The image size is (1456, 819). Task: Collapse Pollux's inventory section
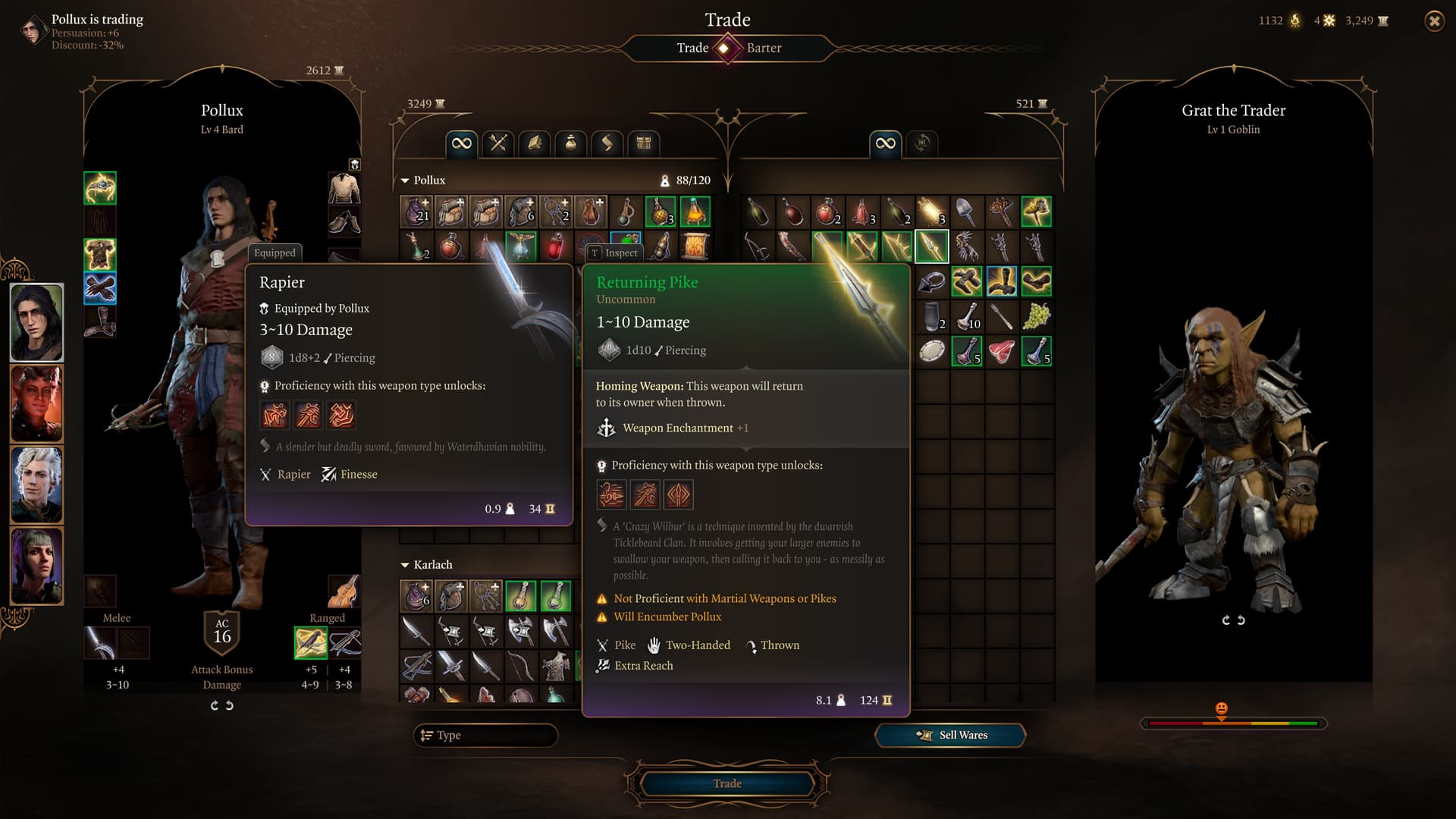tap(405, 180)
